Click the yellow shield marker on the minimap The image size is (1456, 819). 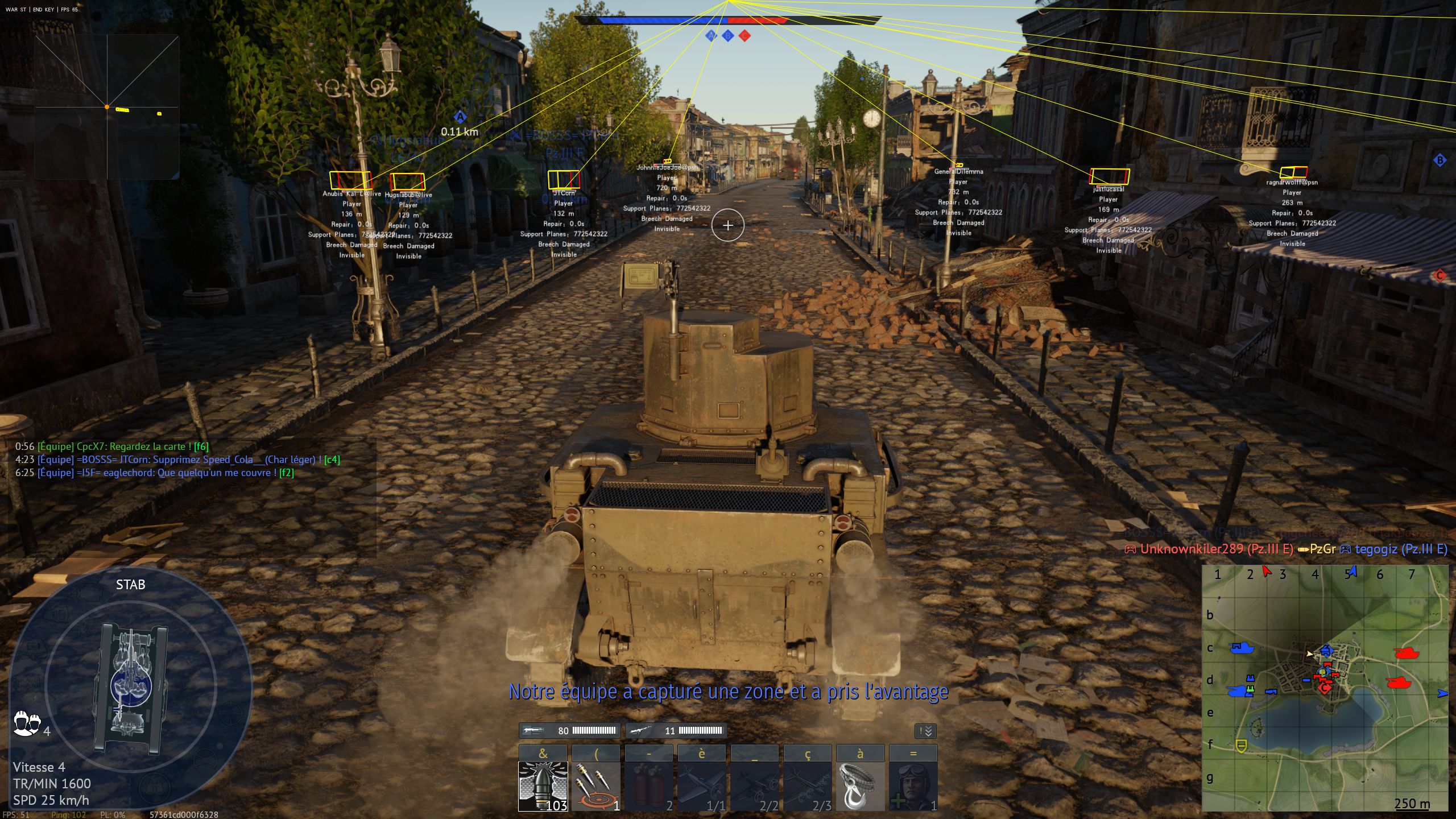coord(1242,745)
